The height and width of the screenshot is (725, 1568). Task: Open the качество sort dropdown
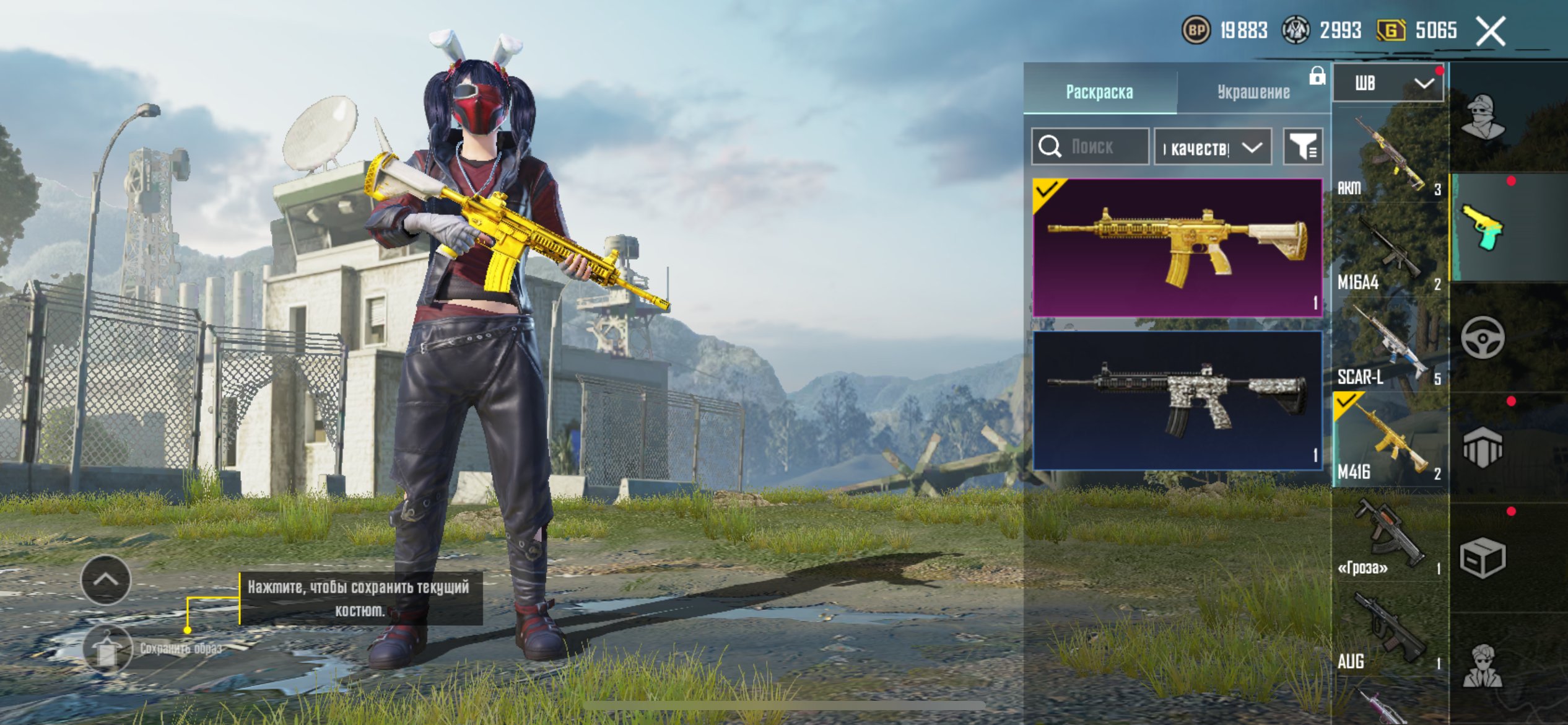point(1213,147)
